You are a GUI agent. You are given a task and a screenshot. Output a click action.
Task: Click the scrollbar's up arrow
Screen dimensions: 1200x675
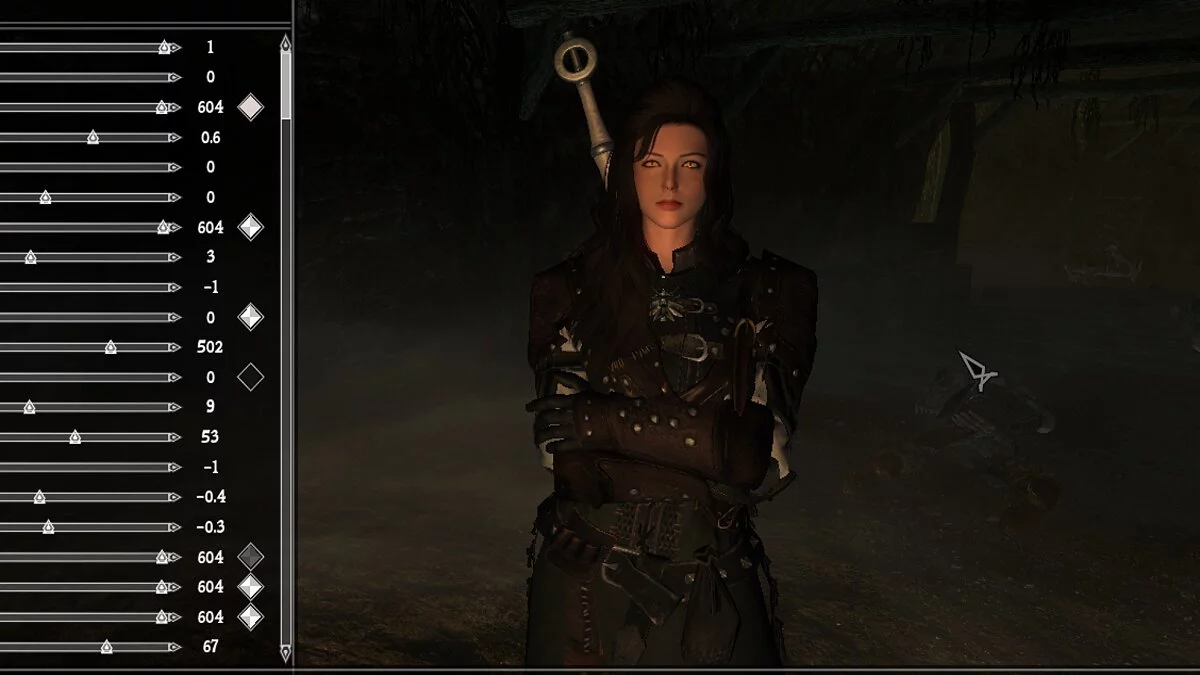point(286,43)
